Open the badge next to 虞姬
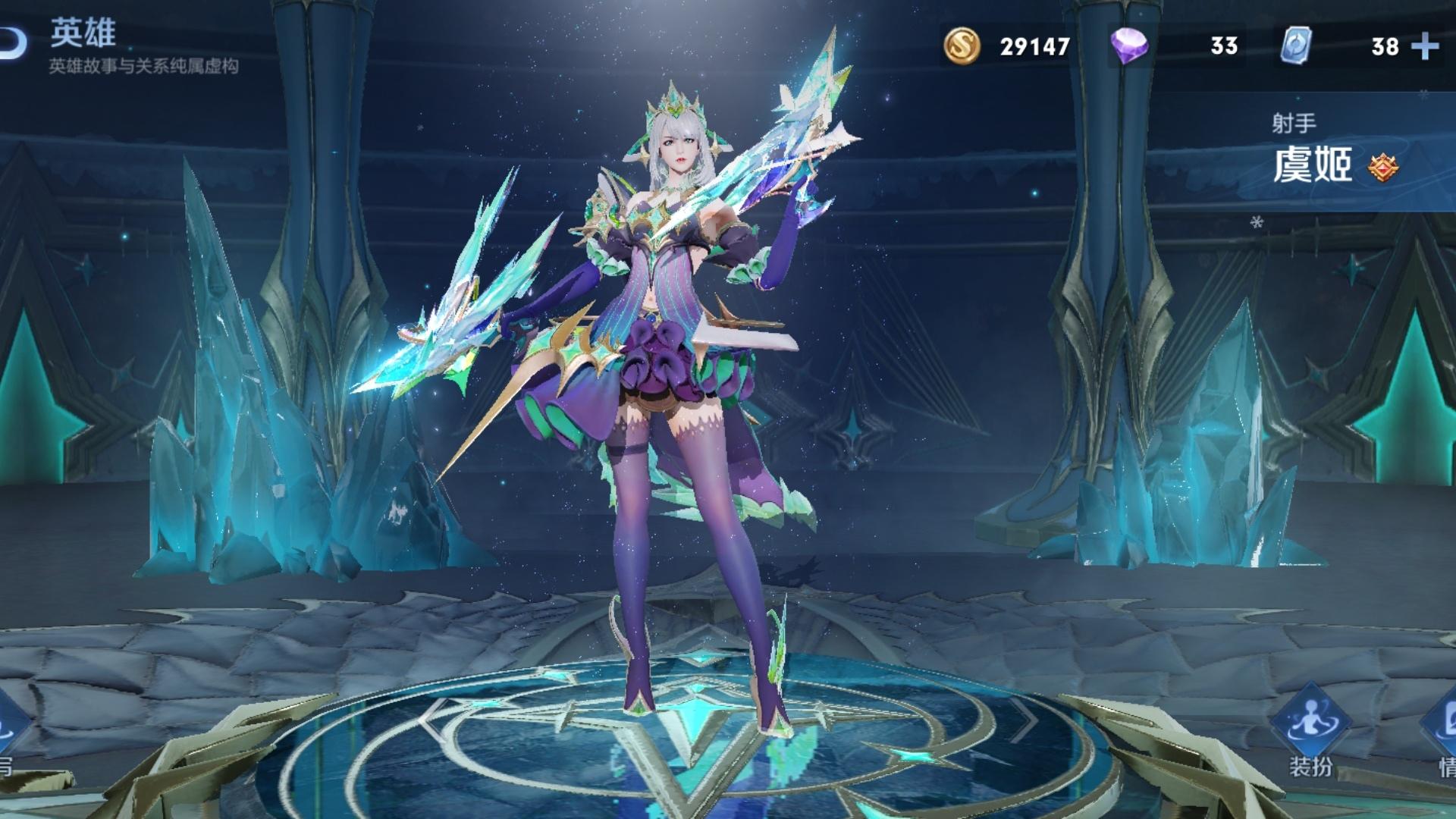This screenshot has height=819, width=1456. tap(1383, 167)
